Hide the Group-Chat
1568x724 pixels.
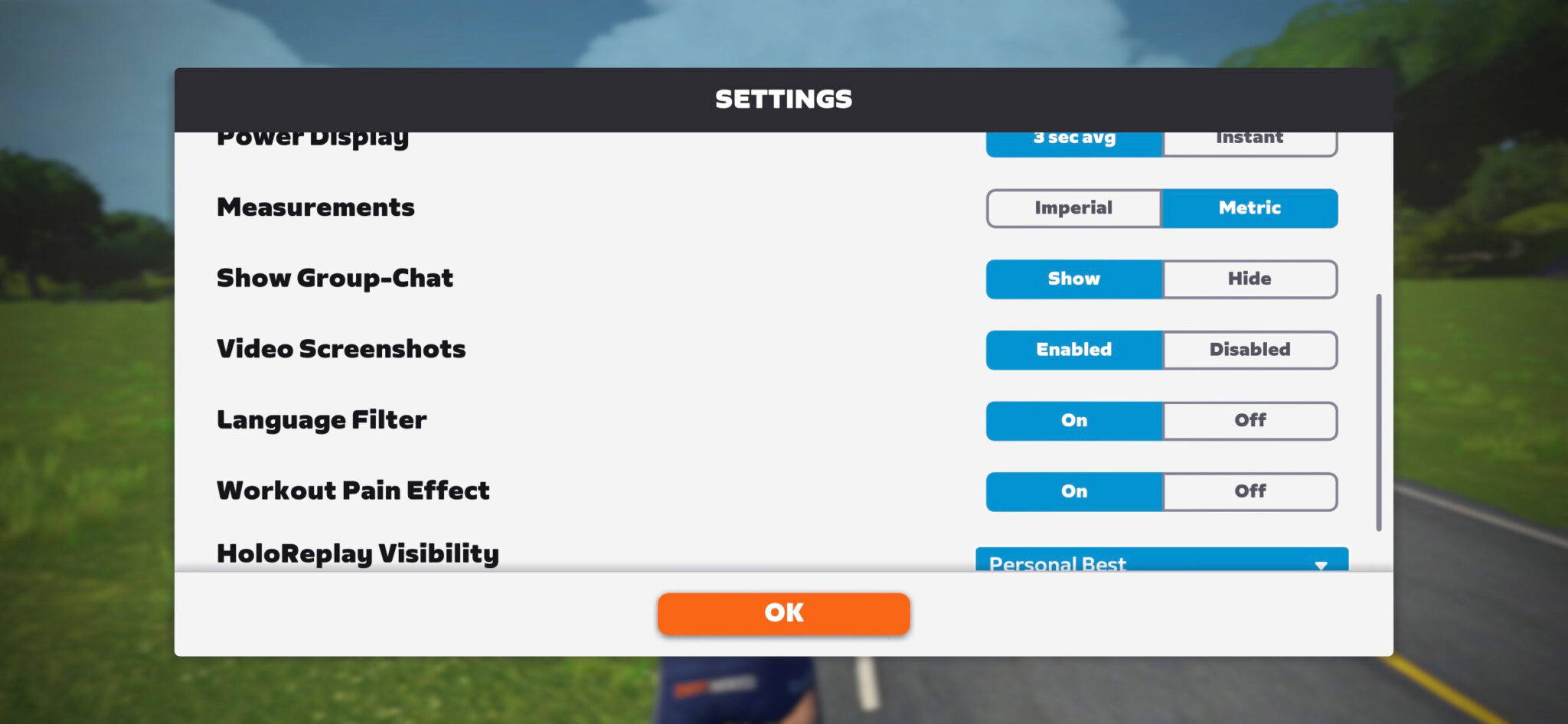click(1249, 279)
